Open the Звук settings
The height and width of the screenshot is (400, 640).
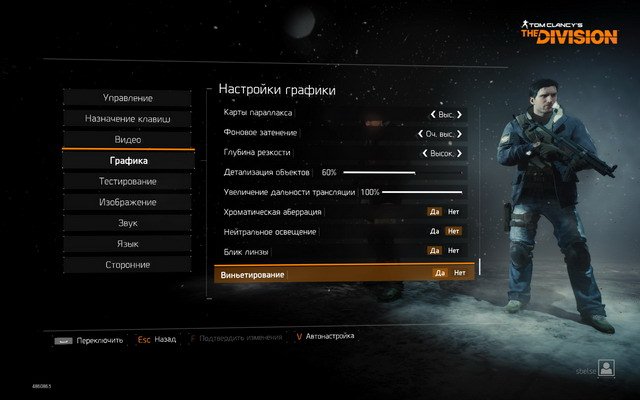pyautogui.click(x=127, y=223)
